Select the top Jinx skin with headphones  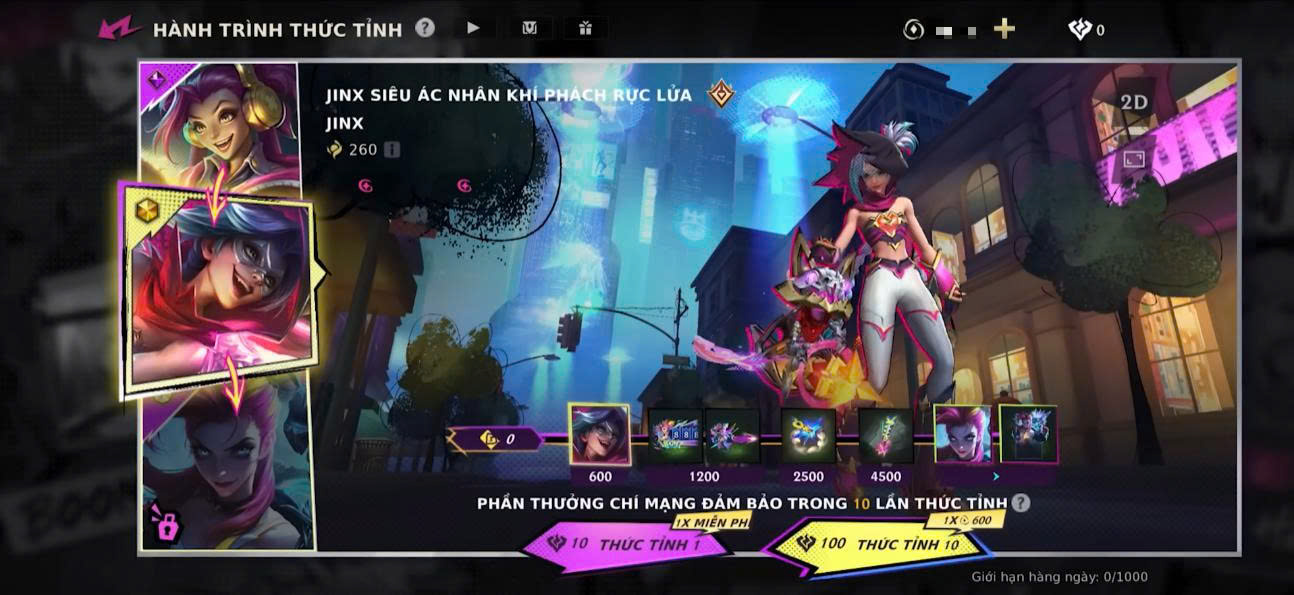220,120
